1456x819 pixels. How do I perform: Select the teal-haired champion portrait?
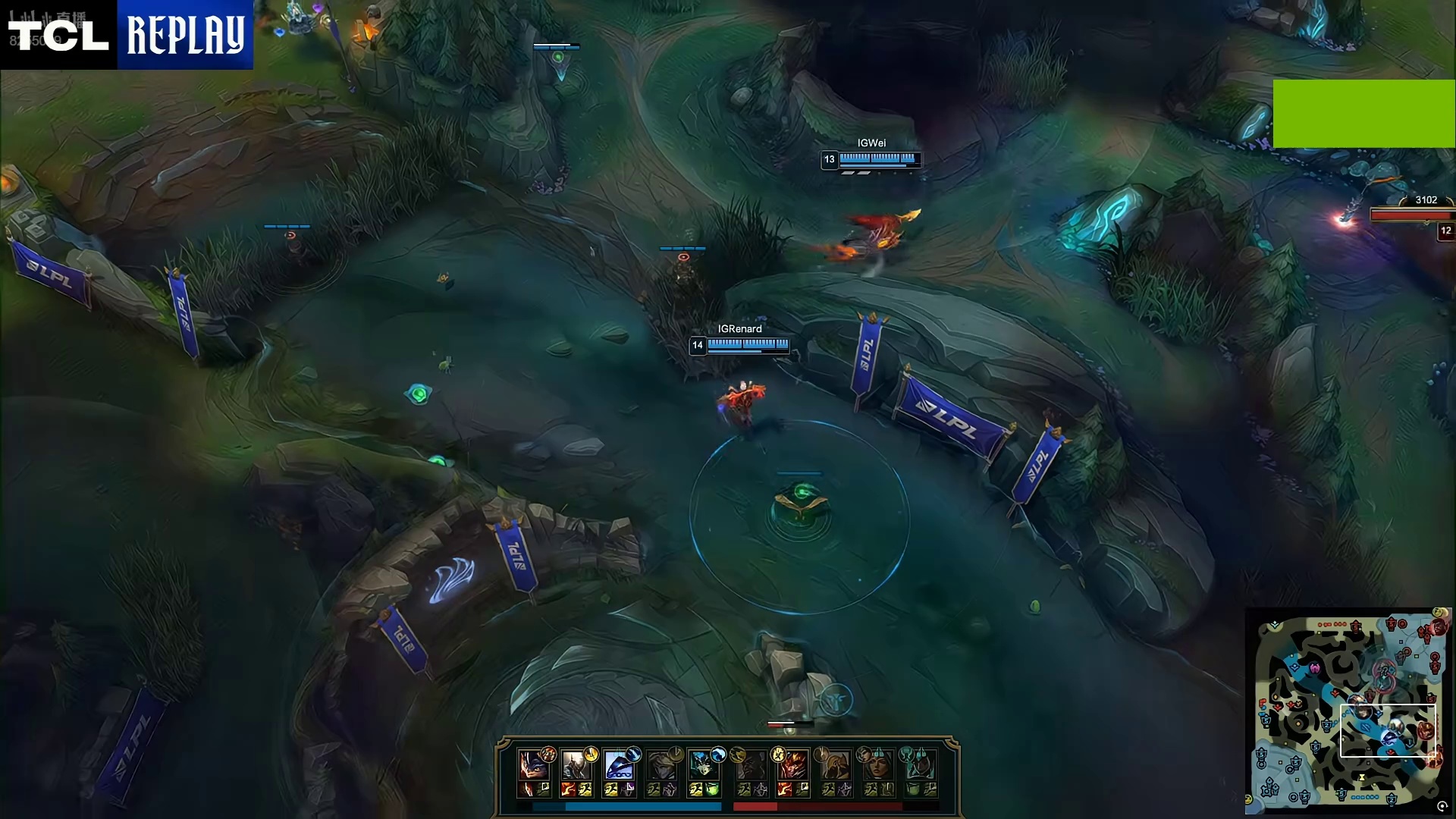[703, 766]
